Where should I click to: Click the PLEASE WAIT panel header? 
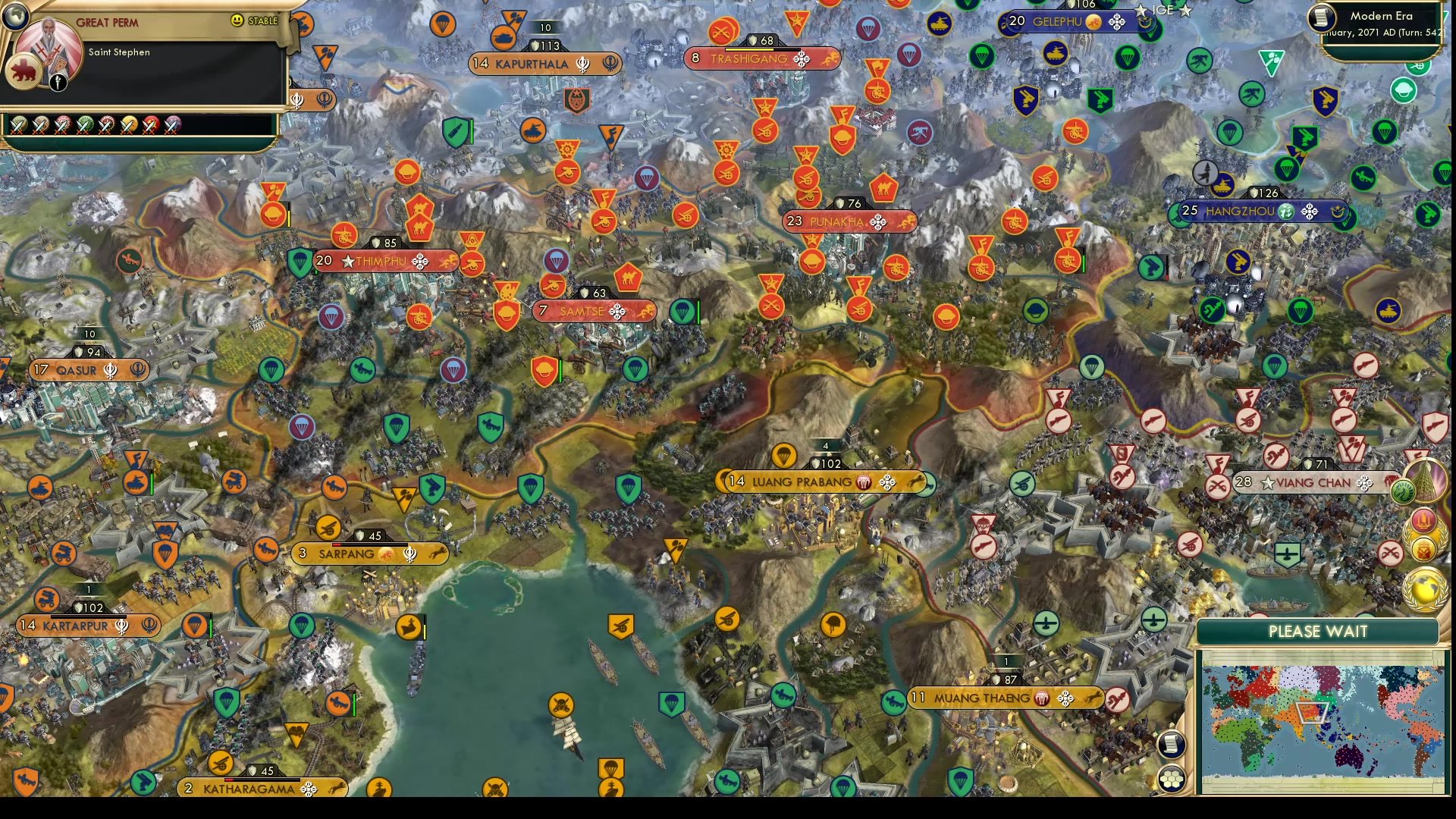coord(1317,632)
